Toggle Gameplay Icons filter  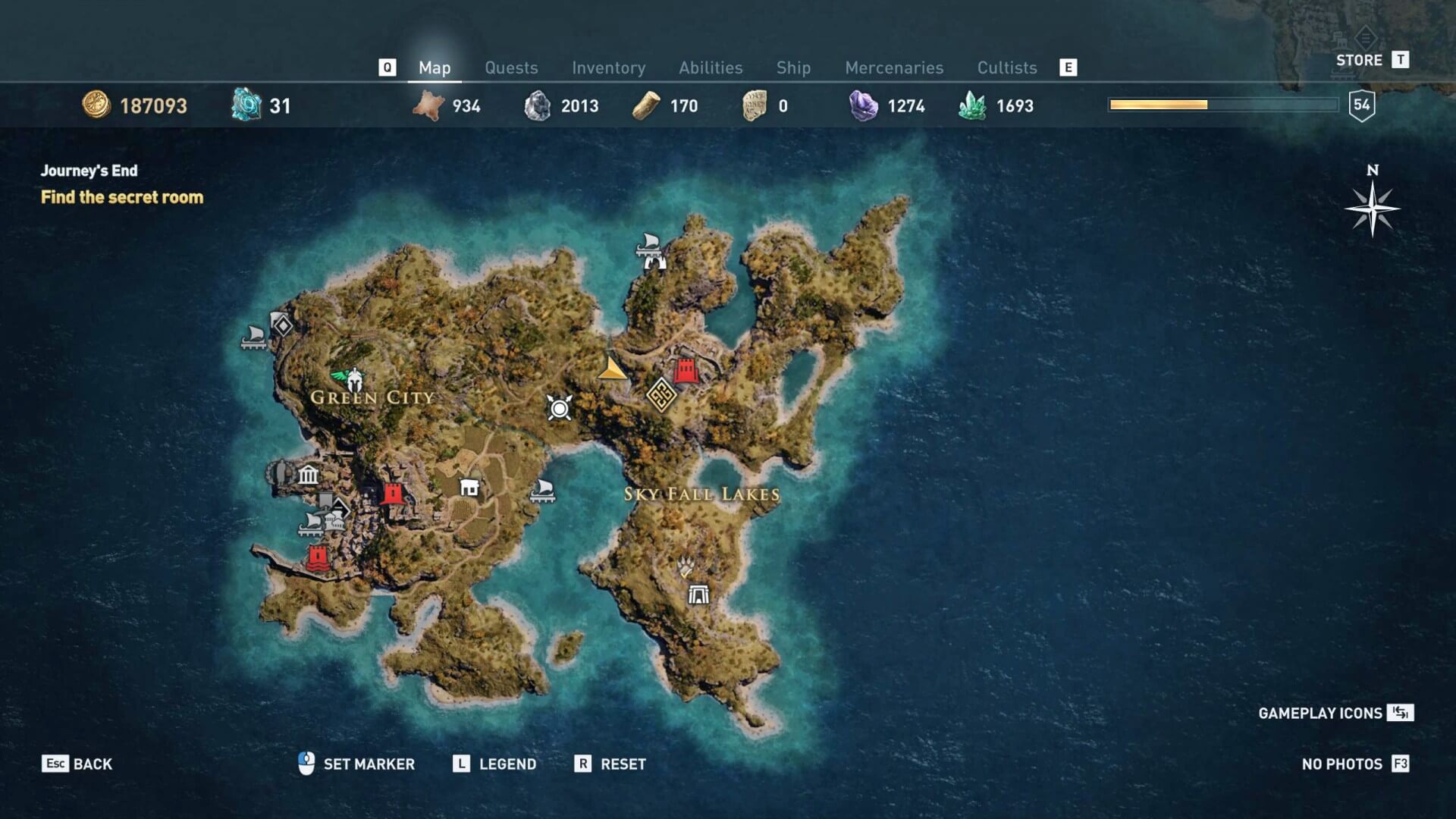[x=1335, y=713]
